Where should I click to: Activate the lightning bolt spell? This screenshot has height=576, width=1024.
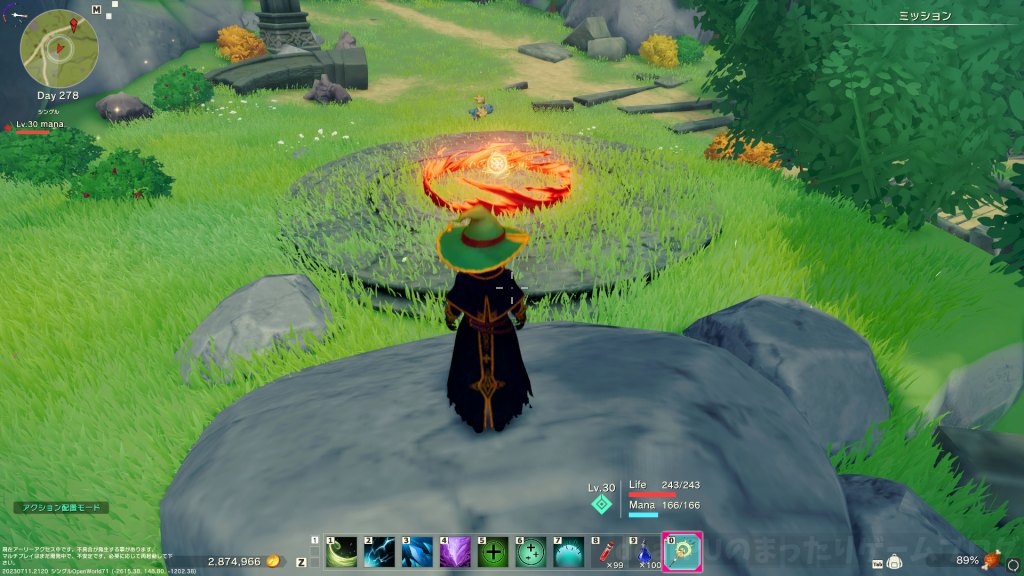coord(379,552)
